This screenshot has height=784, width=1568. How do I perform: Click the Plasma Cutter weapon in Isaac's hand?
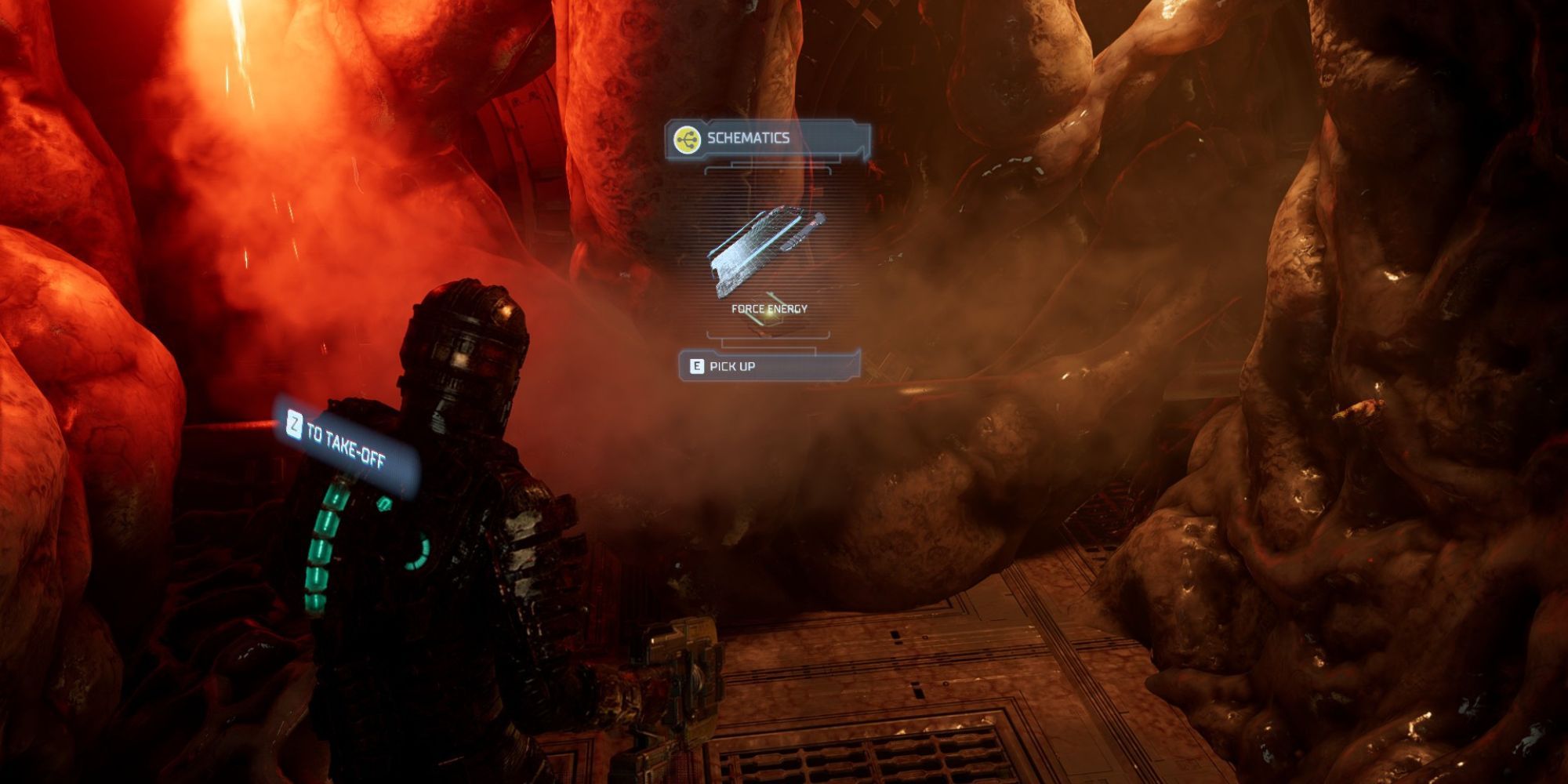(682, 666)
